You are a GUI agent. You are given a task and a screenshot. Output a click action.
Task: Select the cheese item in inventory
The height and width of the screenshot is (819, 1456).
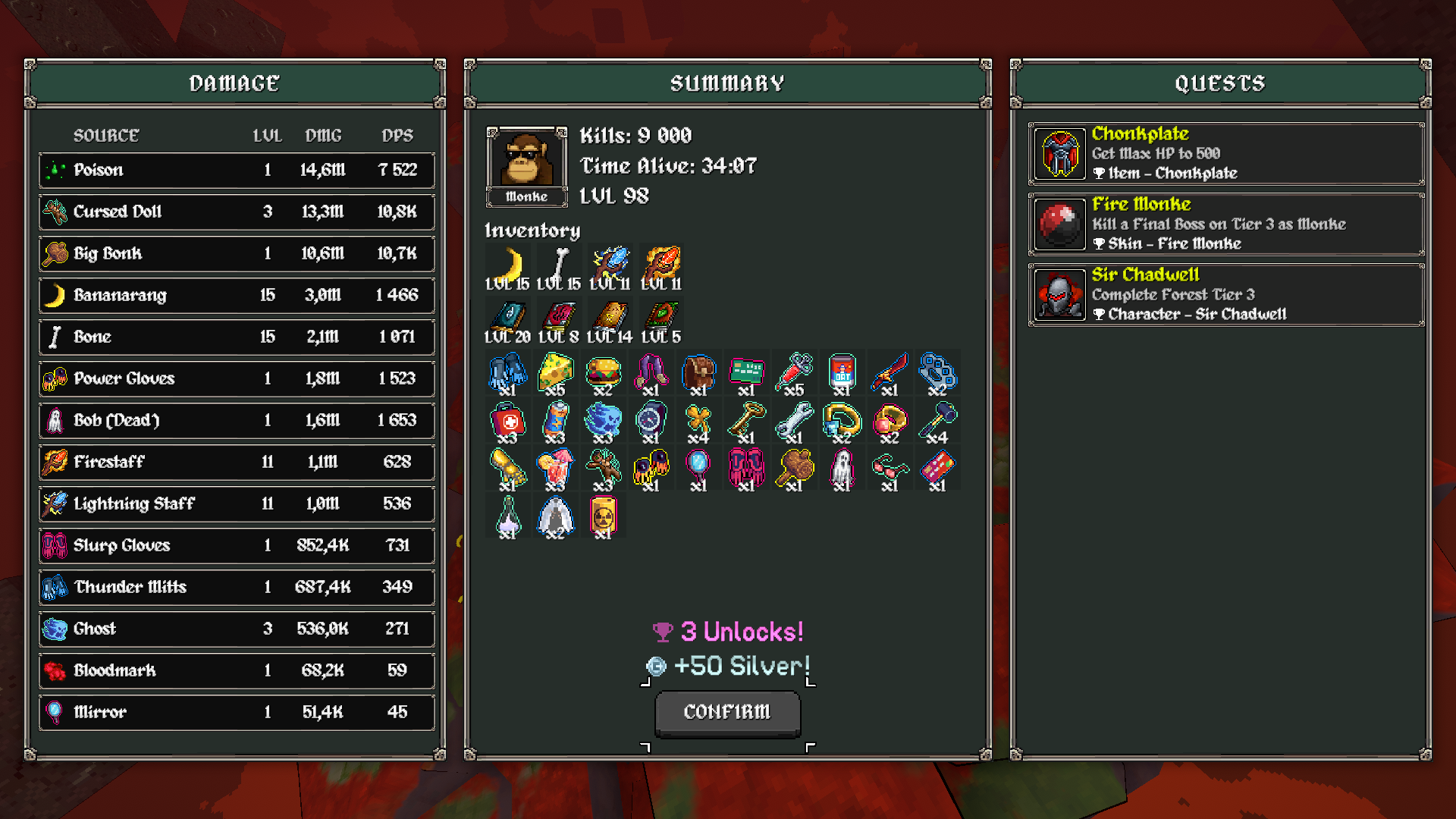[555, 372]
